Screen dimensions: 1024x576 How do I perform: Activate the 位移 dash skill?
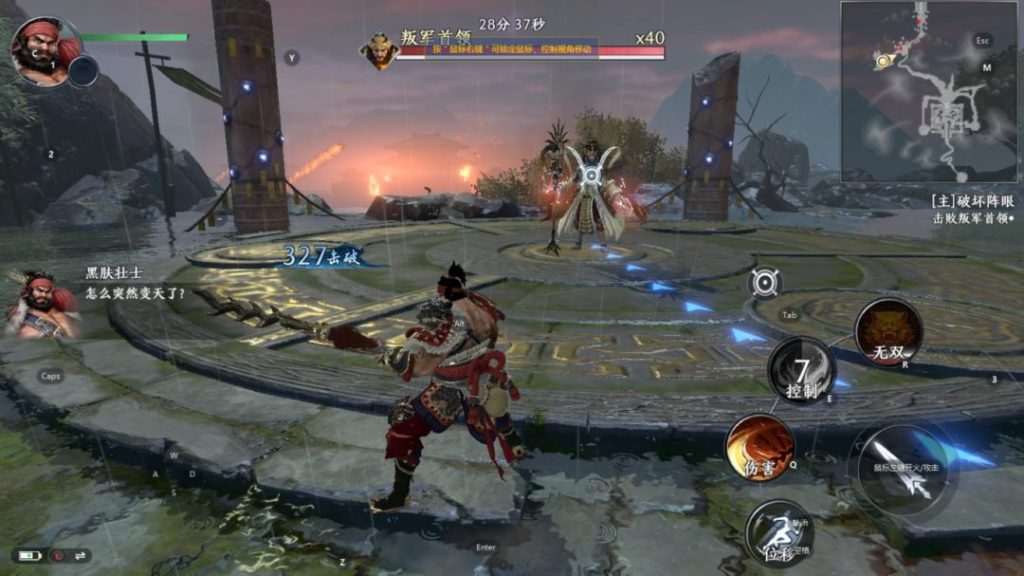coord(778,530)
